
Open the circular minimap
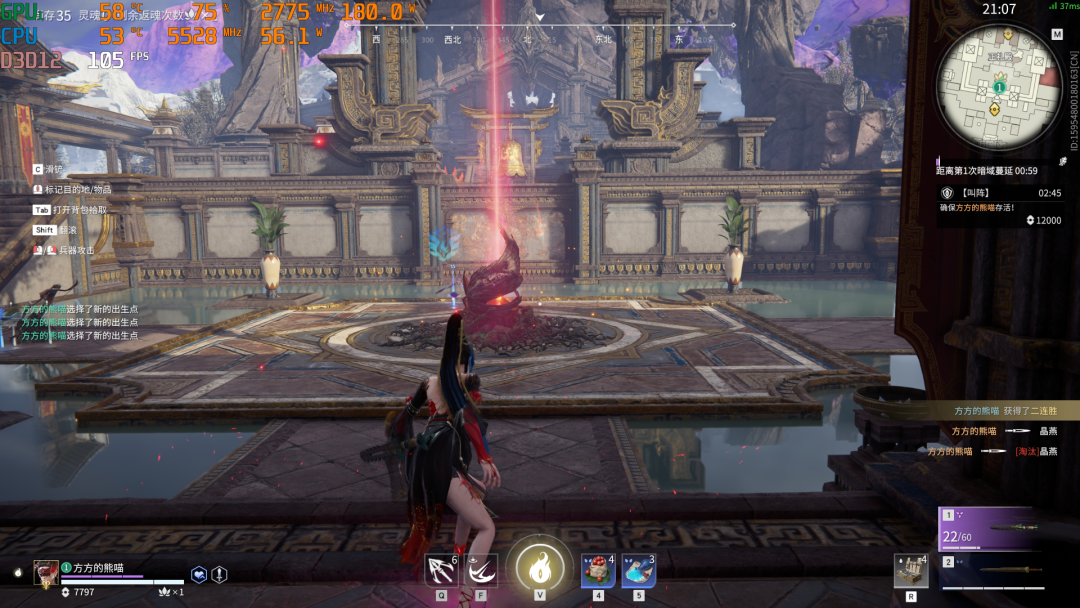998,87
